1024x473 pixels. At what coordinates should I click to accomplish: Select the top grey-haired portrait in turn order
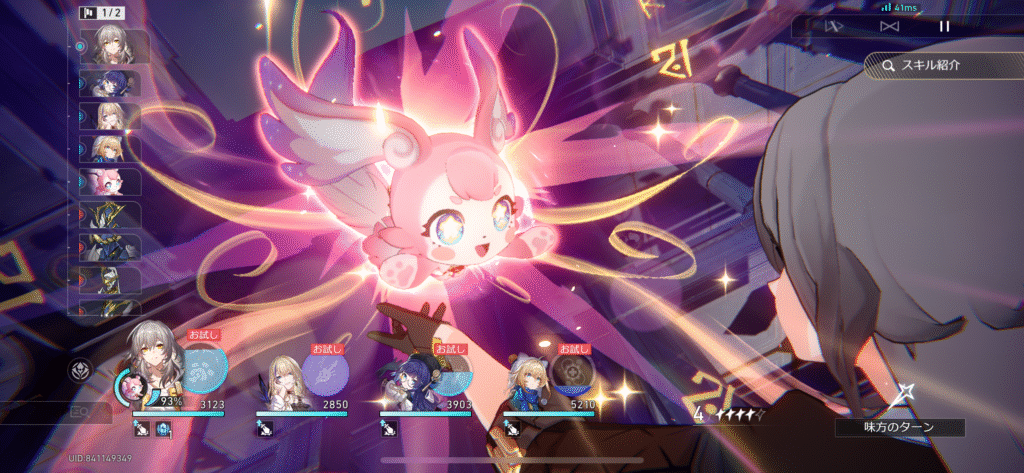[112, 46]
